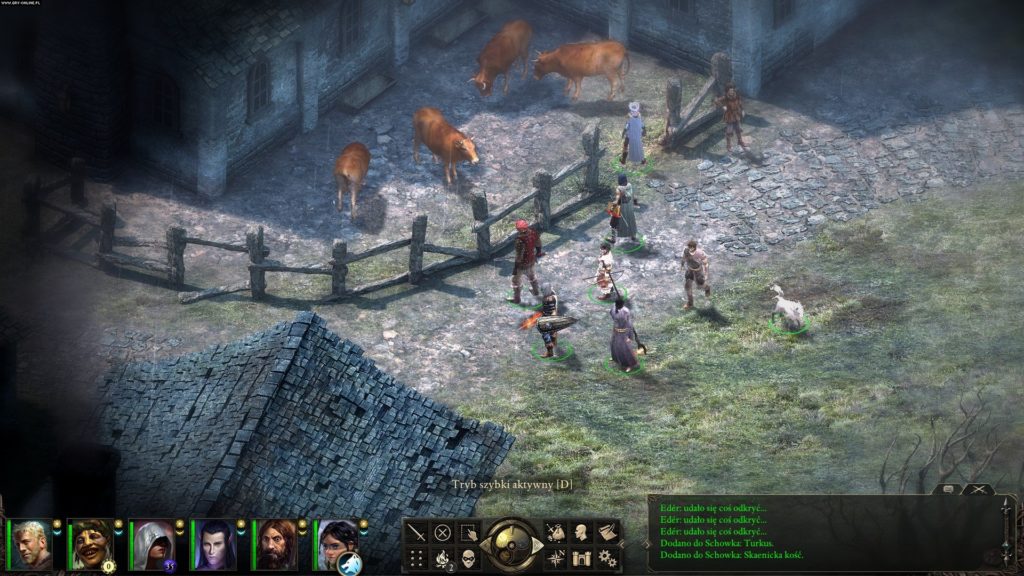This screenshot has height=576, width=1024.
Task: Open game options with the gears icon
Action: [x=607, y=558]
